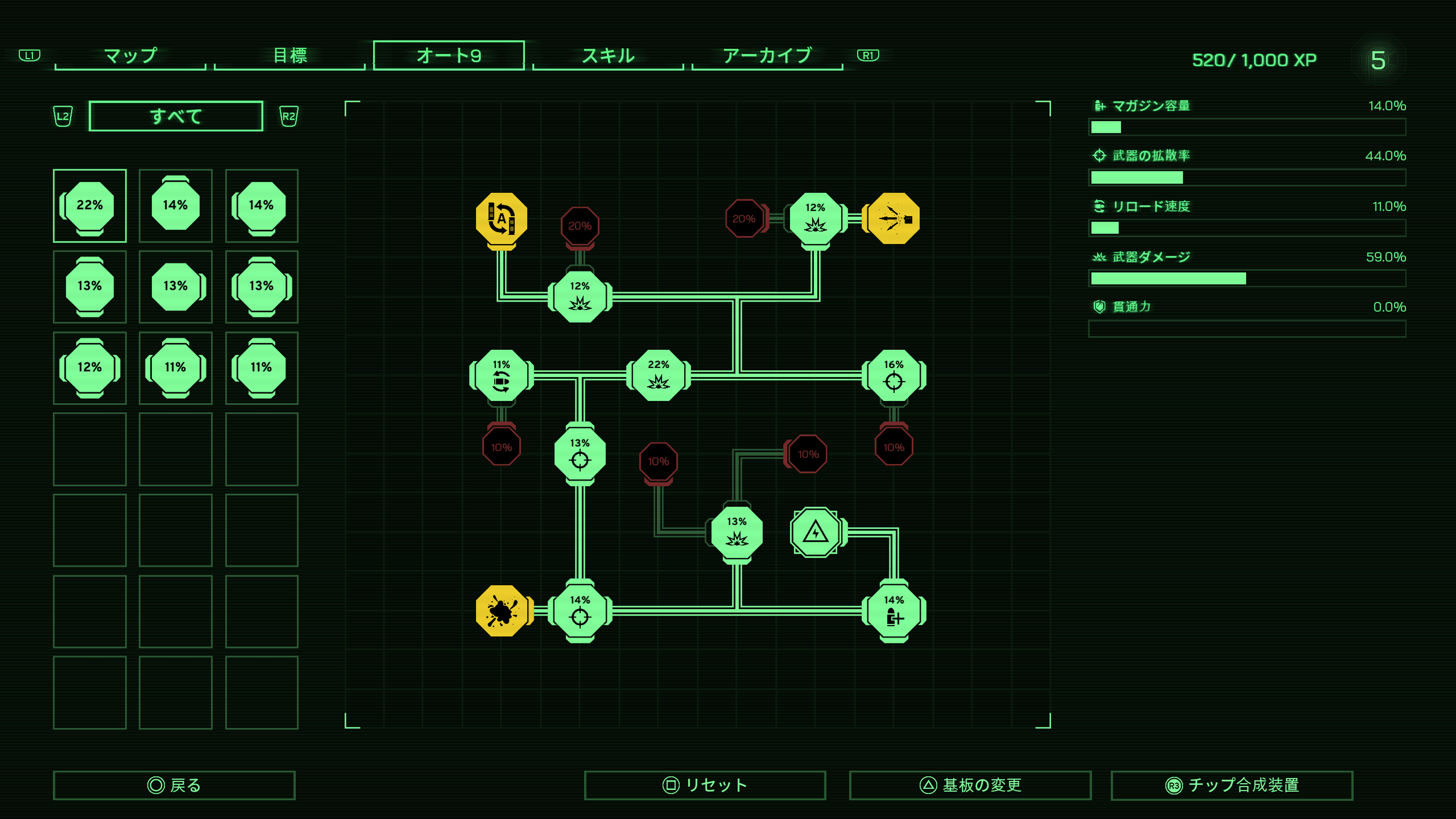The image size is (1456, 819).
Task: Open 基板の変更 to change the board
Action: click(x=970, y=785)
